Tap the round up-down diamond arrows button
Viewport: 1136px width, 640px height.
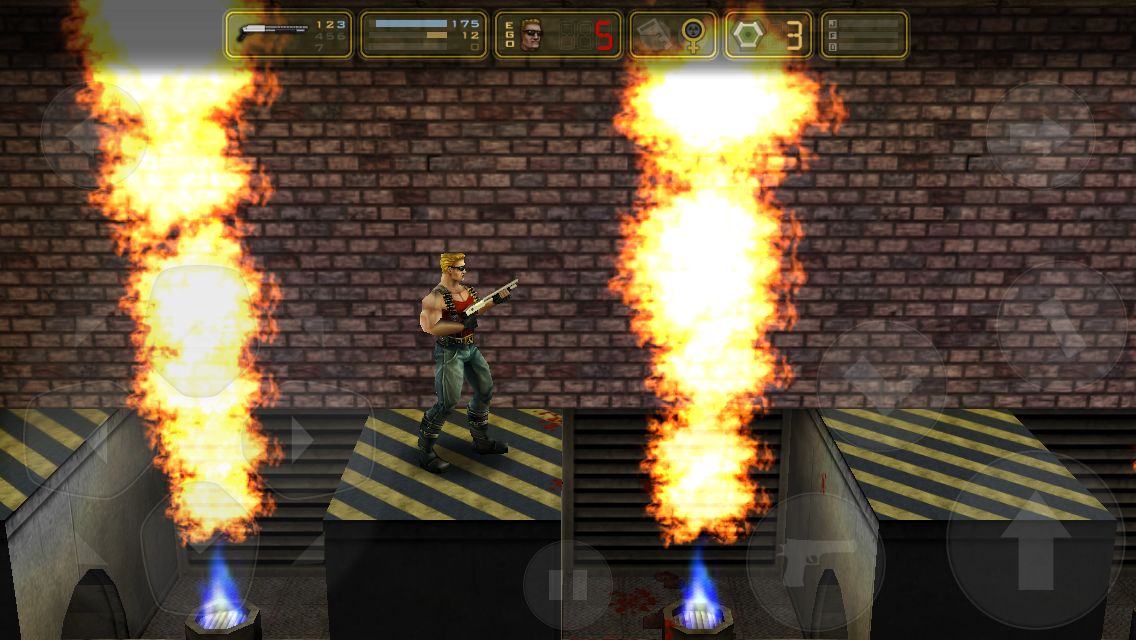tap(881, 382)
